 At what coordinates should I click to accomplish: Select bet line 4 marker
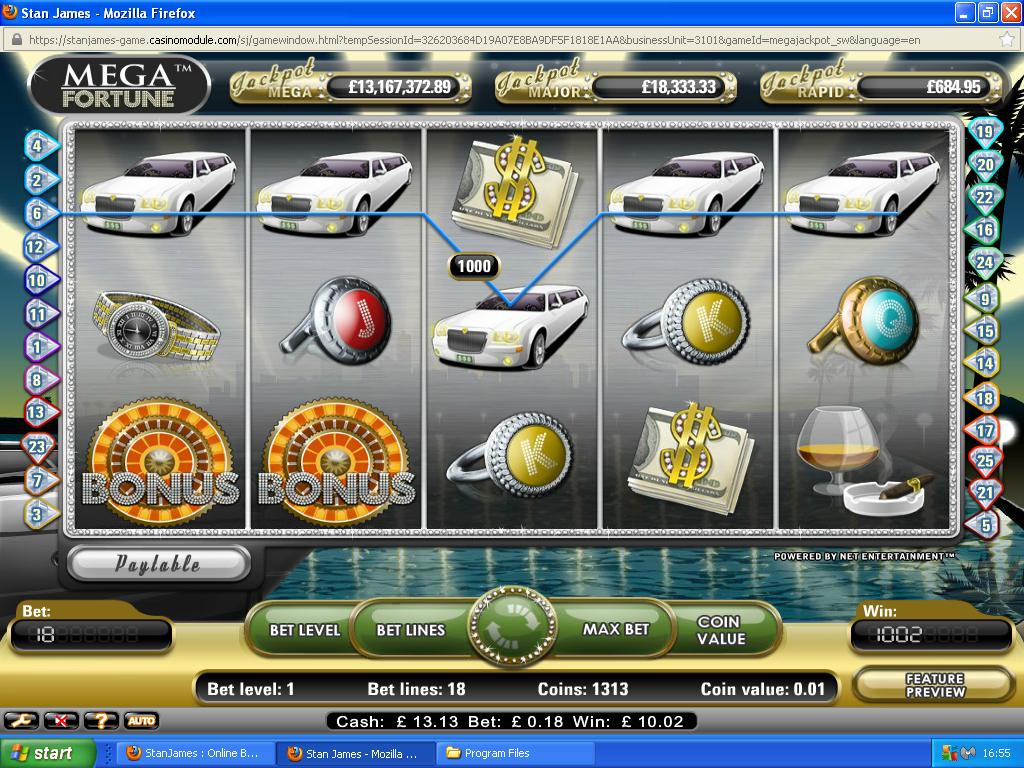pyautogui.click(x=37, y=146)
